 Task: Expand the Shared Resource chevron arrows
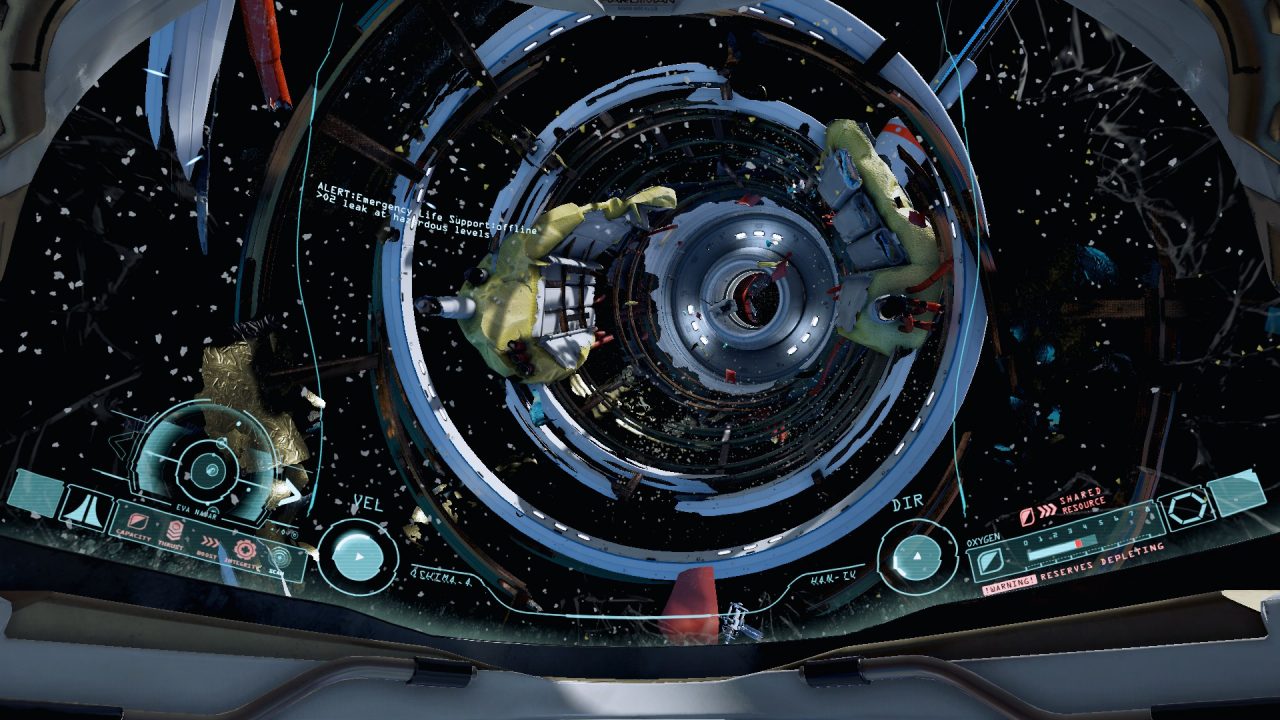pos(1046,509)
